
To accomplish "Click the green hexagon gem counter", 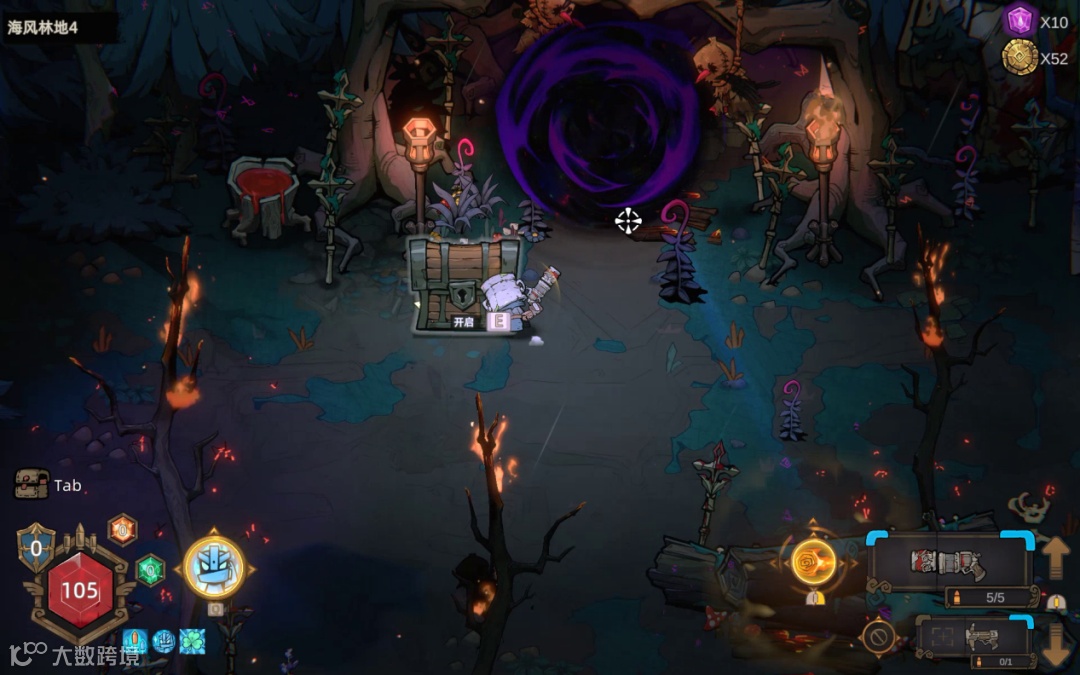I will [150, 570].
